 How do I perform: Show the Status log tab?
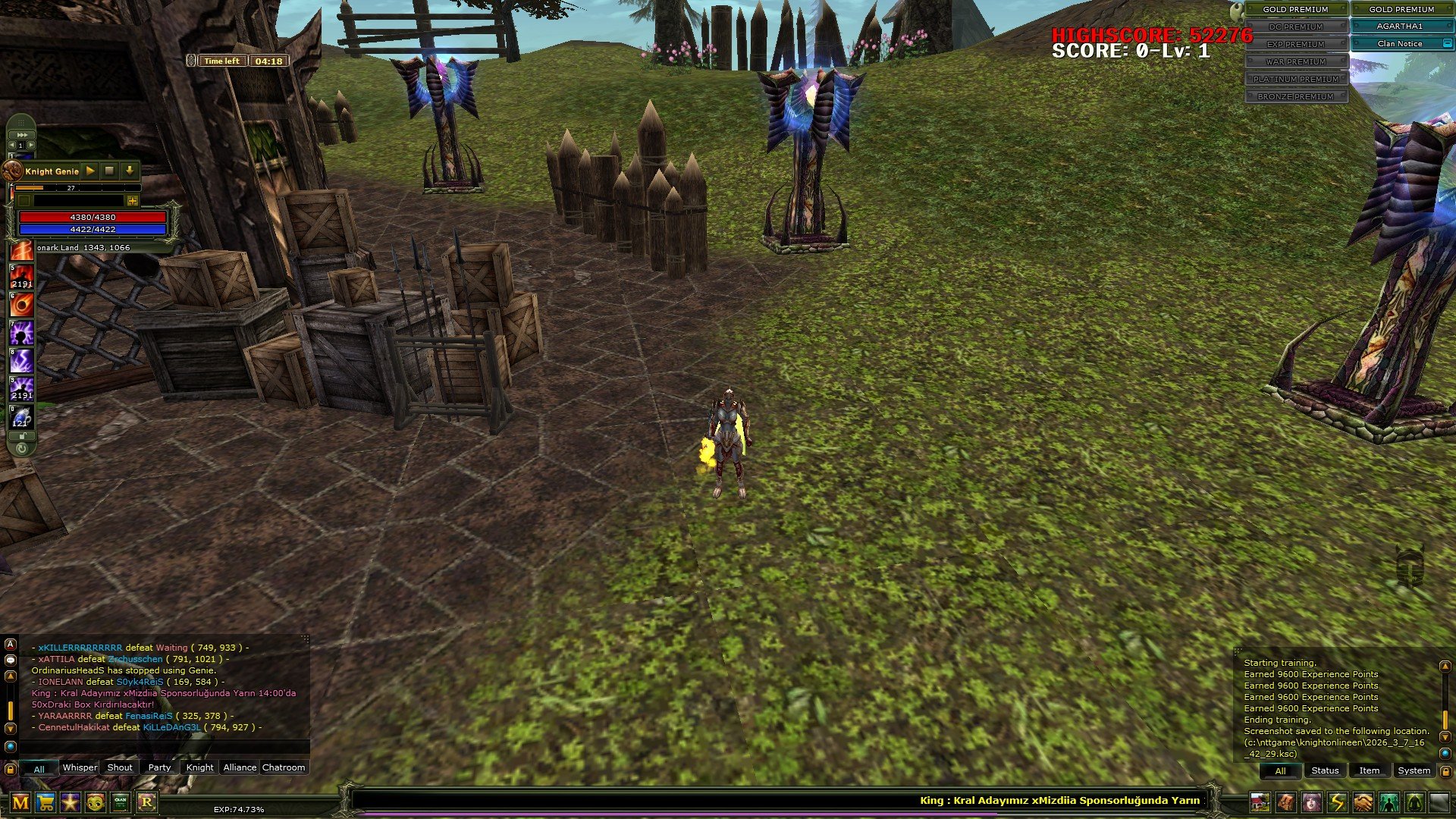[1325, 770]
